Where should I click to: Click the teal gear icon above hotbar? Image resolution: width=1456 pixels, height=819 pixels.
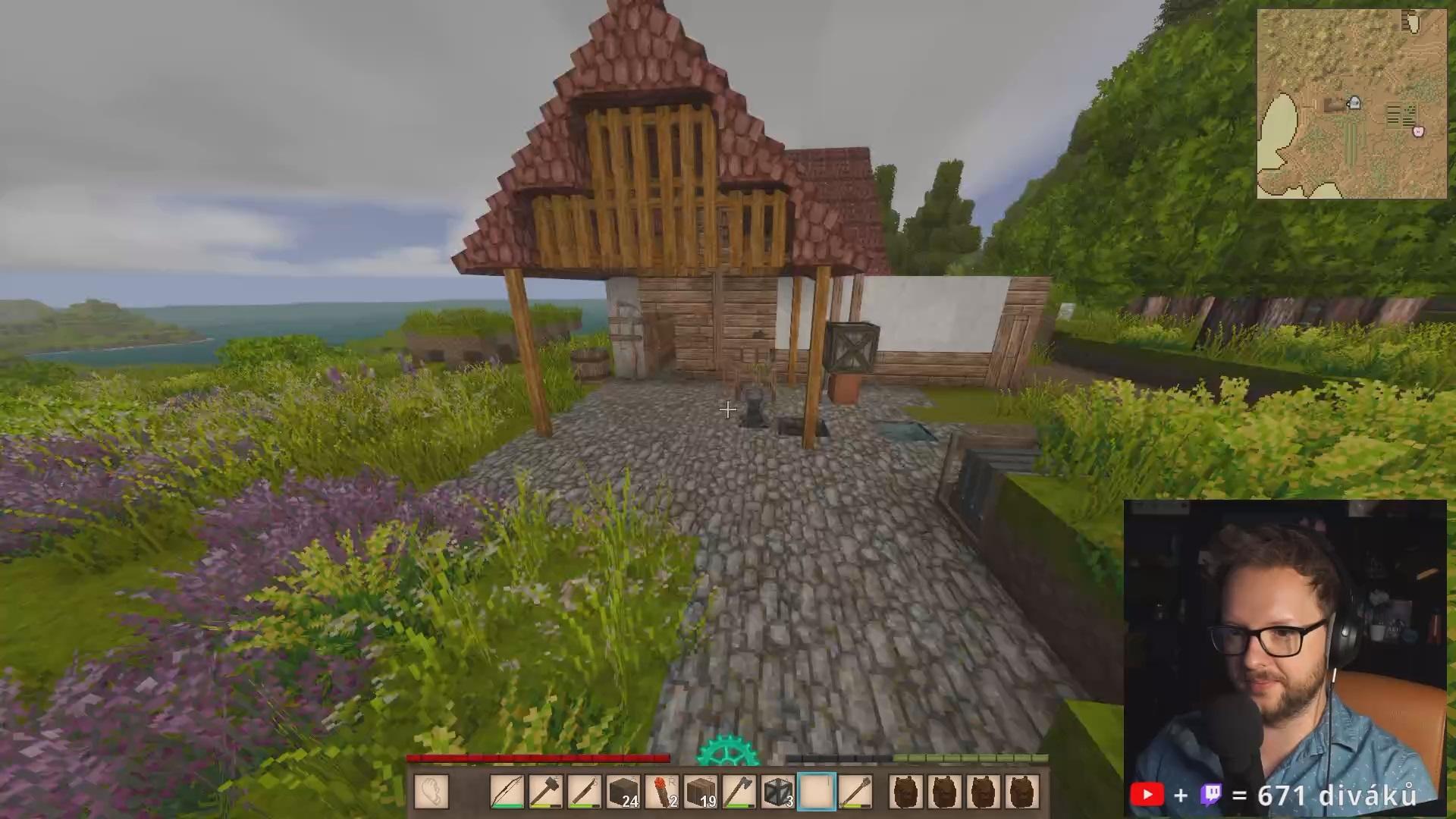coord(727,752)
